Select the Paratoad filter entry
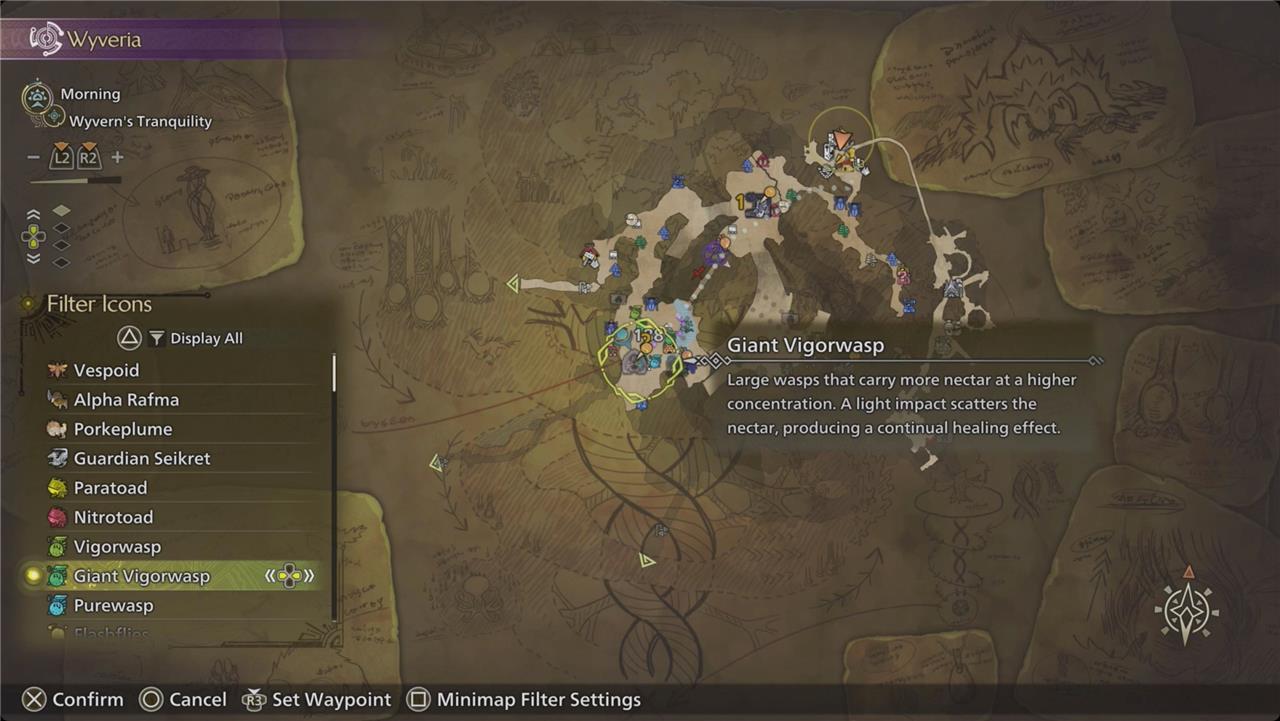Viewport: 1280px width, 721px height. point(110,488)
